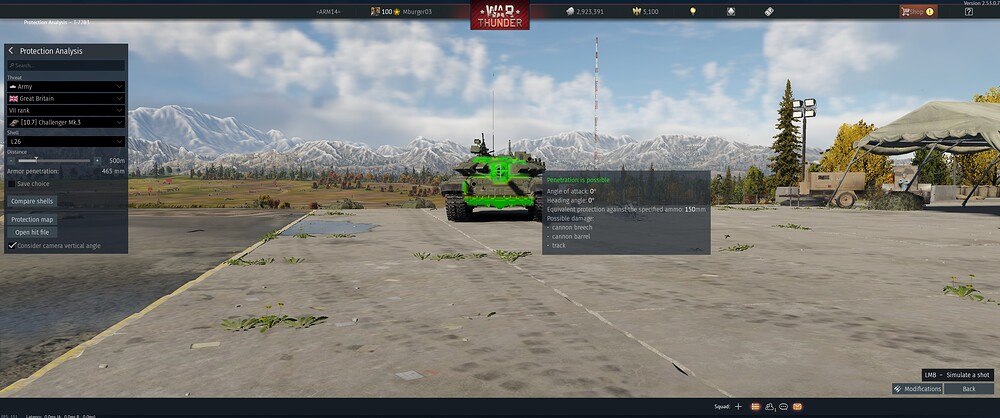Tick the Save choice checkbox

pos(12,184)
